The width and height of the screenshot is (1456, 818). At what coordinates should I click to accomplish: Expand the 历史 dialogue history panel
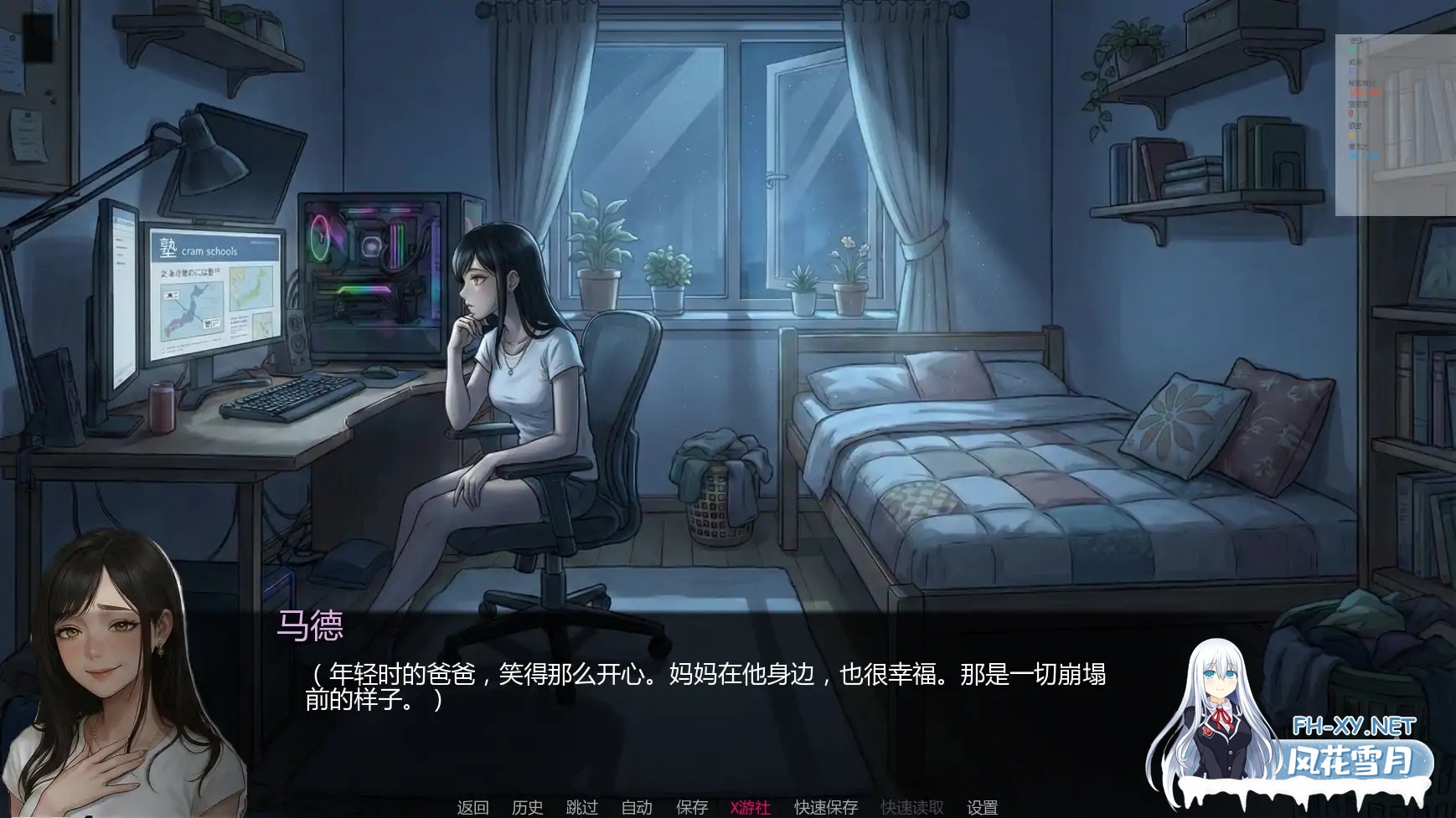pos(526,808)
